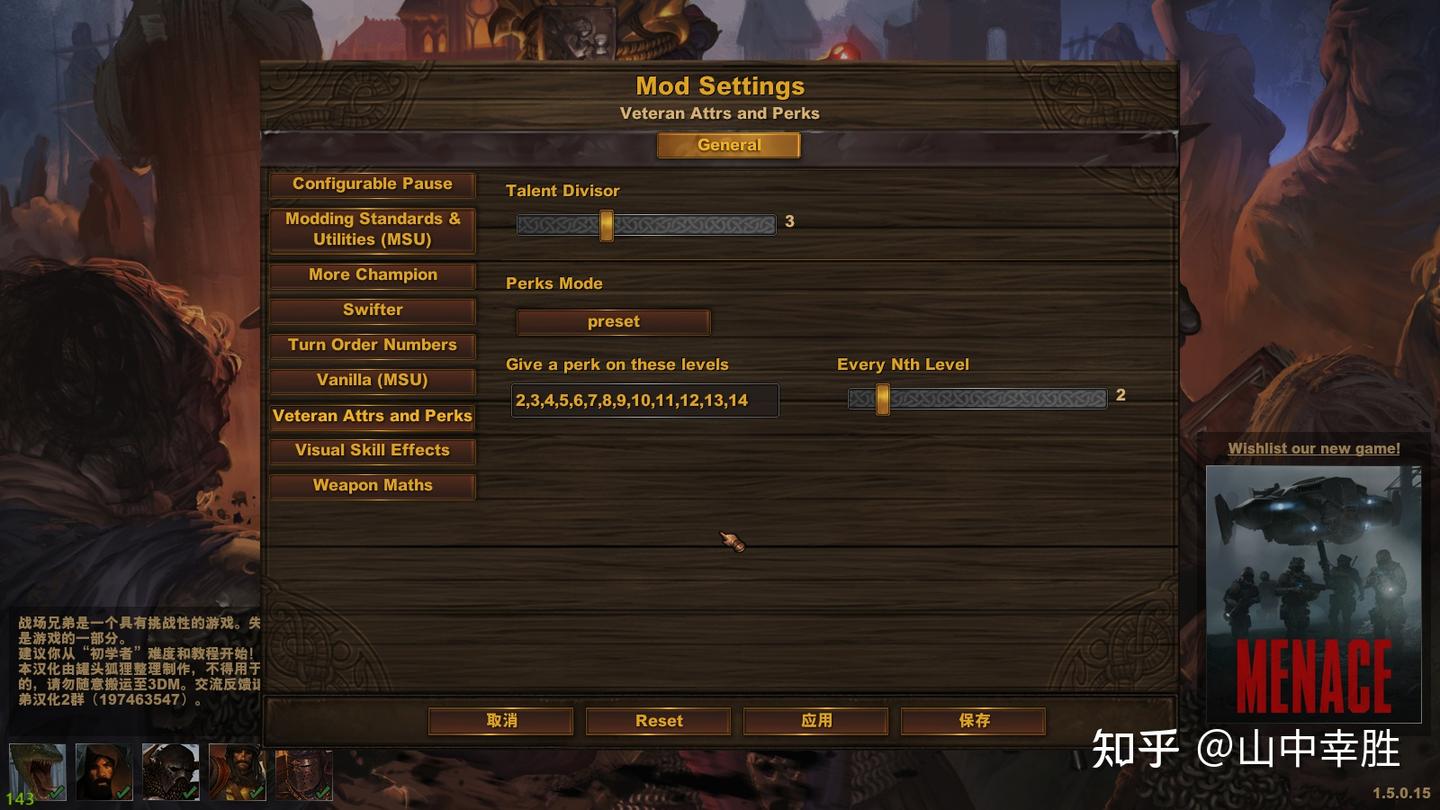Click the Every Nth Level slider handle
The width and height of the screenshot is (1440, 810).
coord(882,399)
